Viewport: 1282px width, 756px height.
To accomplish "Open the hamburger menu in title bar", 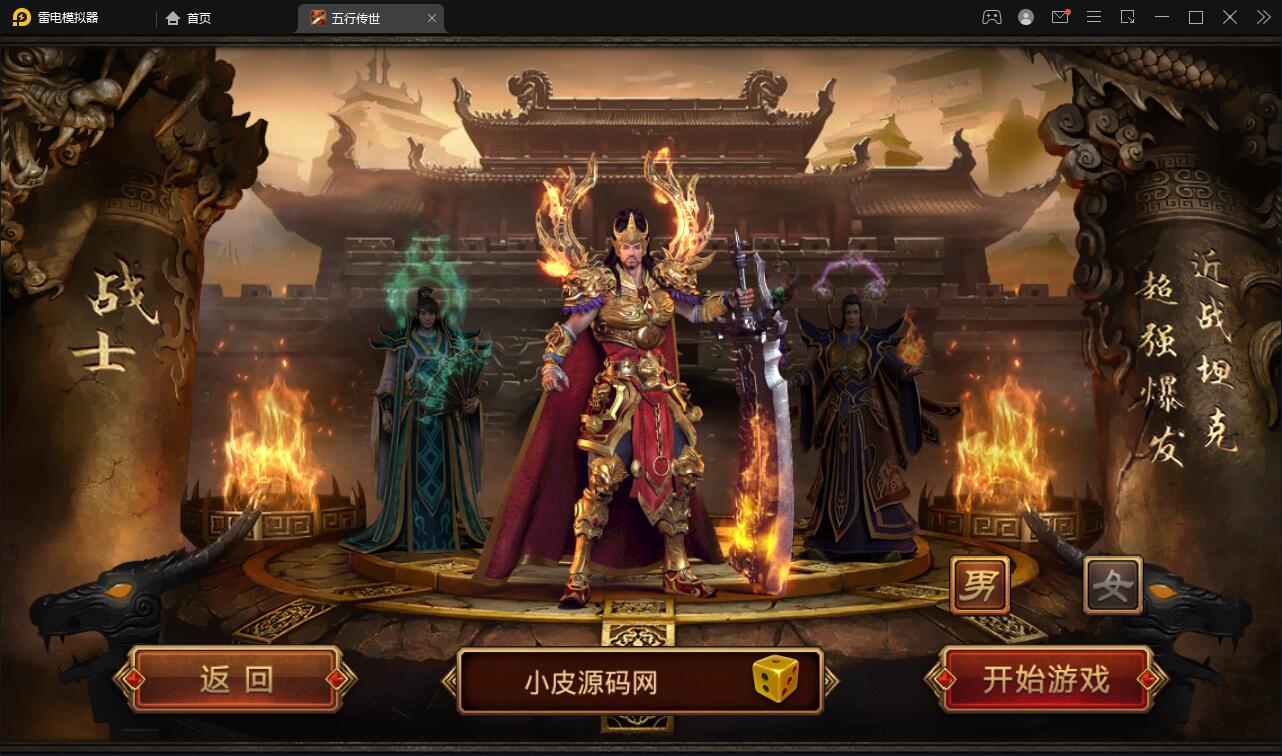I will [1094, 17].
